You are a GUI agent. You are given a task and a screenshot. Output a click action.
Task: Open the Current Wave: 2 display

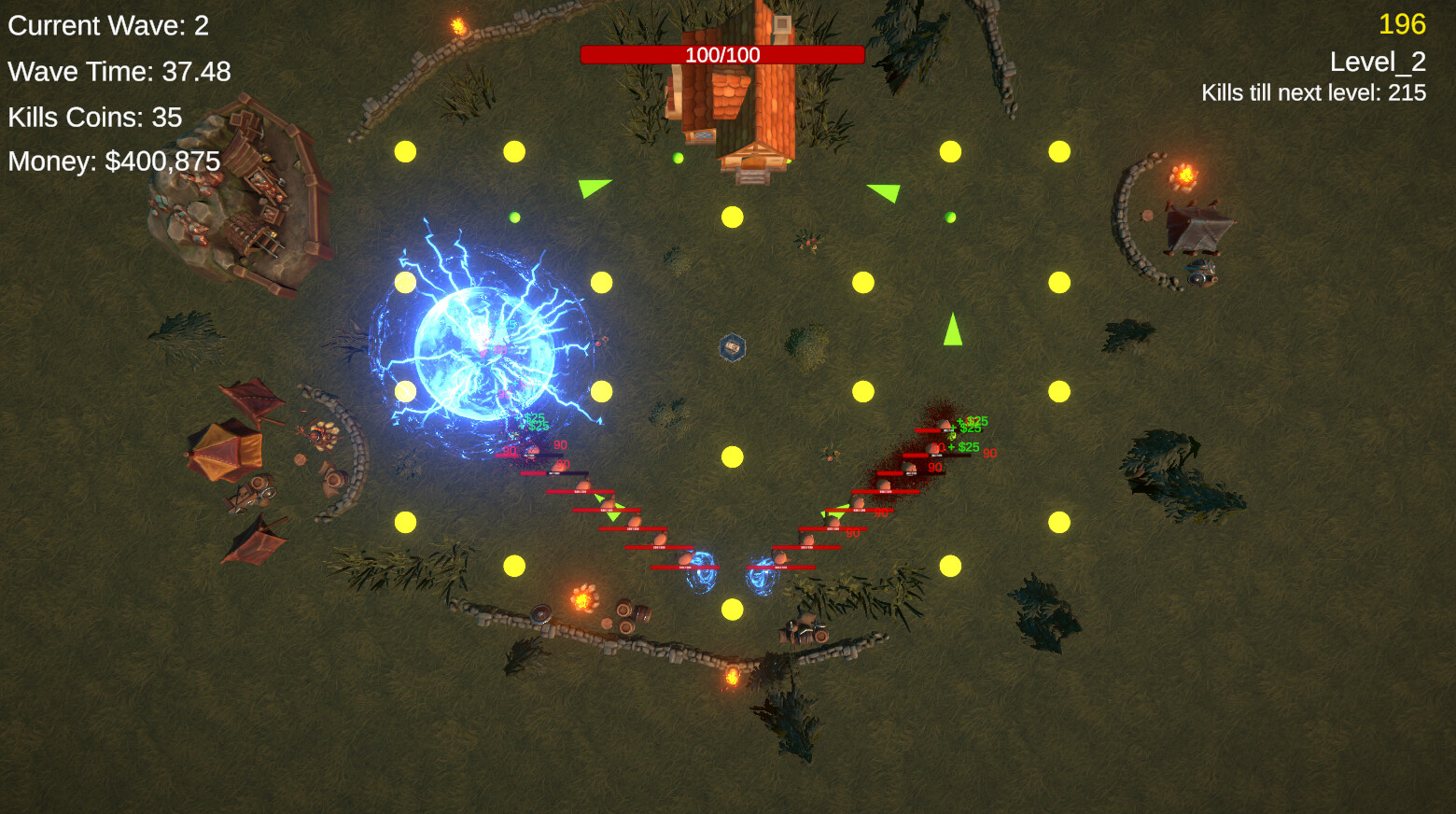point(105,26)
